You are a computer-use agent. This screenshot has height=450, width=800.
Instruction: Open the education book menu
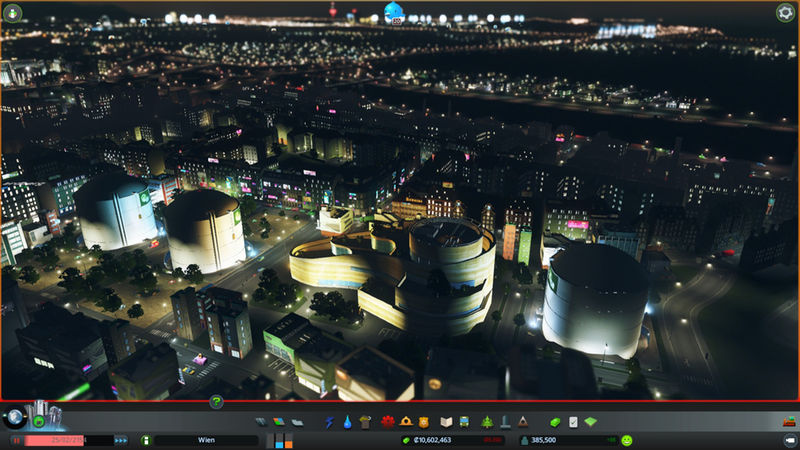click(447, 422)
